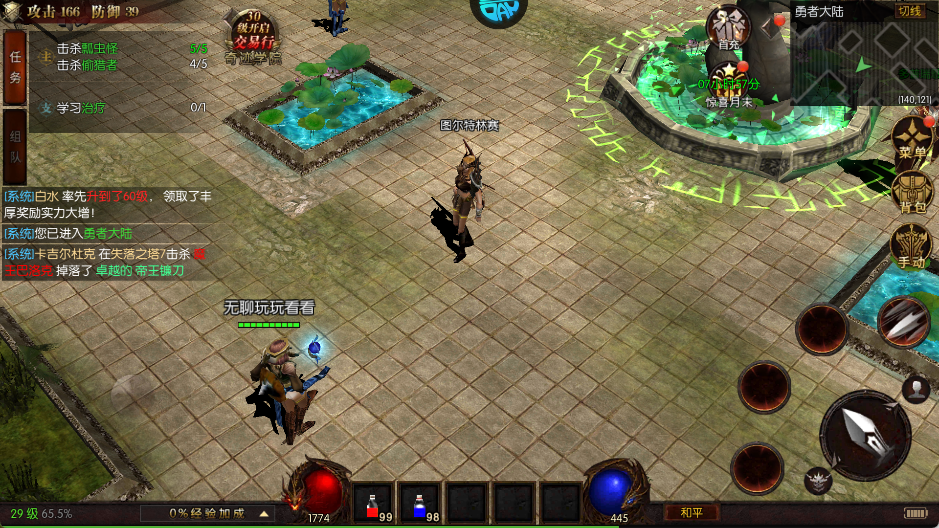
Task: Open the 菜单 menu button
Action: [912, 138]
